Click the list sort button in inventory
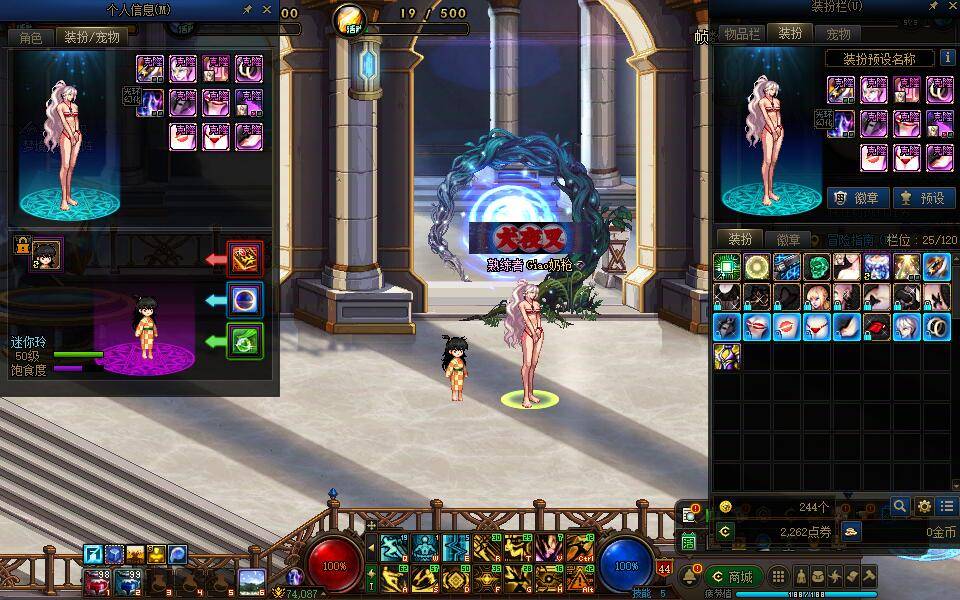 (947, 507)
